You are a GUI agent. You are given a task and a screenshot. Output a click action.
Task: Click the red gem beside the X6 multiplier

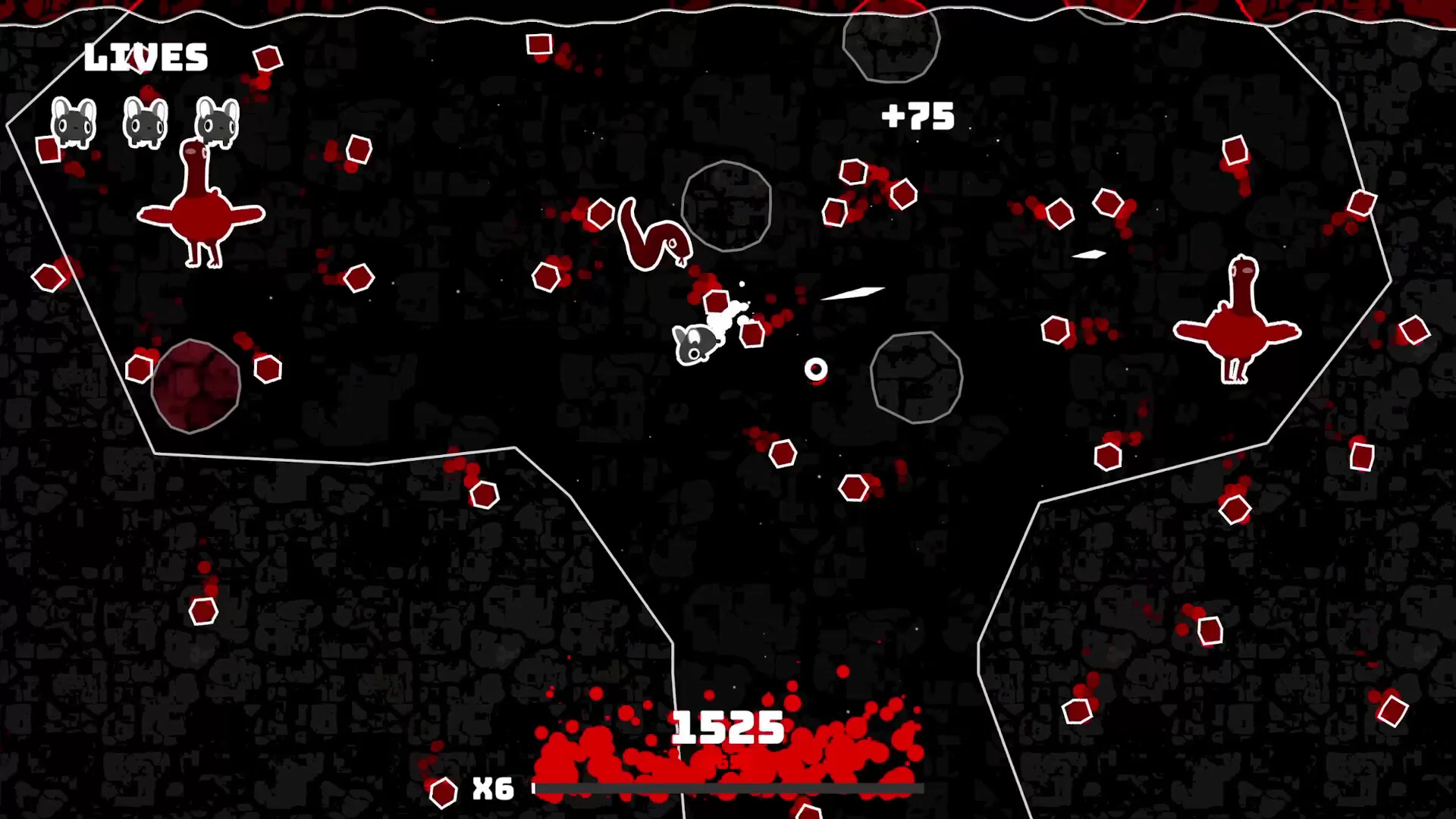pos(444,792)
